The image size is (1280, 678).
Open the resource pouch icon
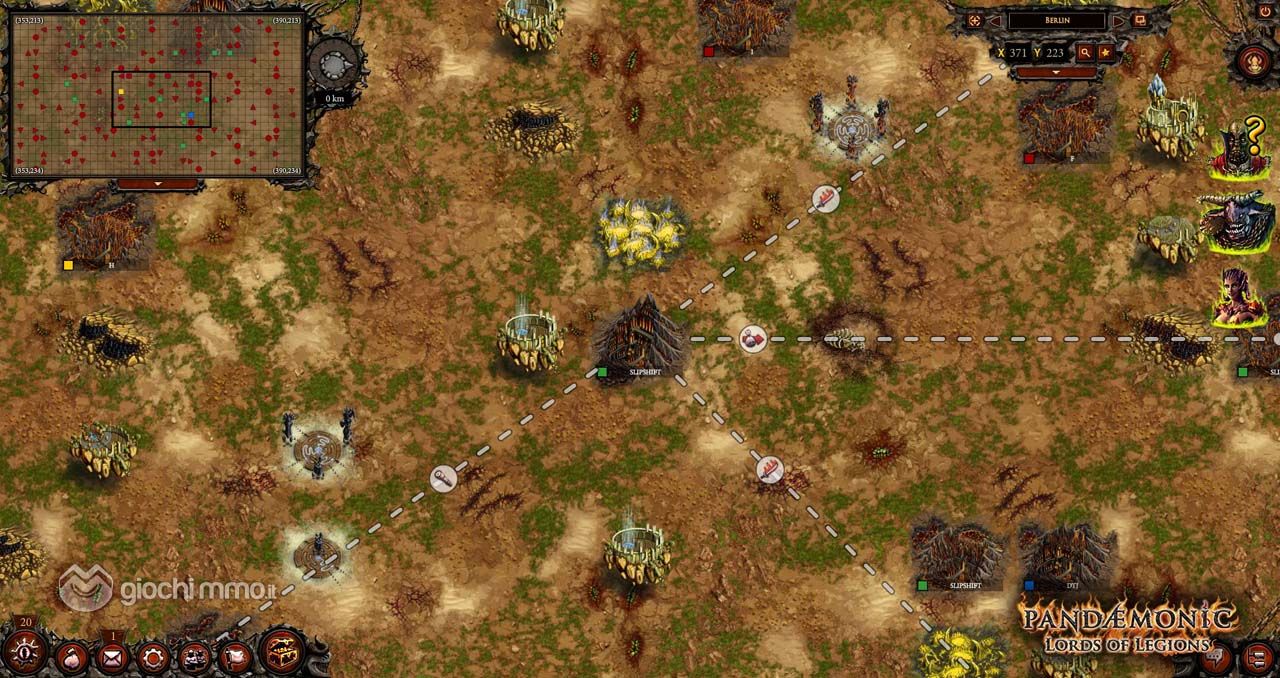[72, 657]
